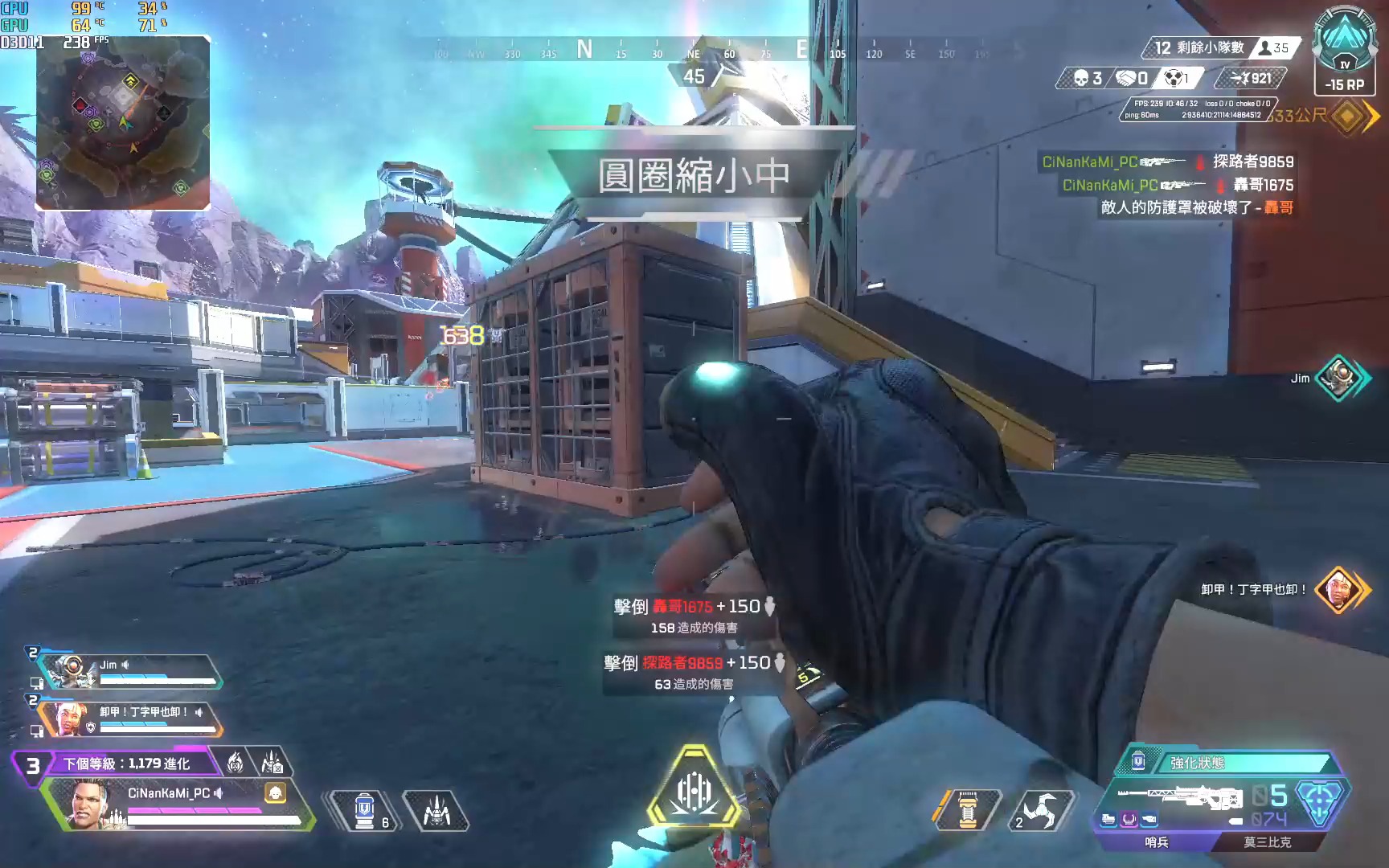
Task: Equip the Arc Star grenade slot
Action: (1042, 810)
